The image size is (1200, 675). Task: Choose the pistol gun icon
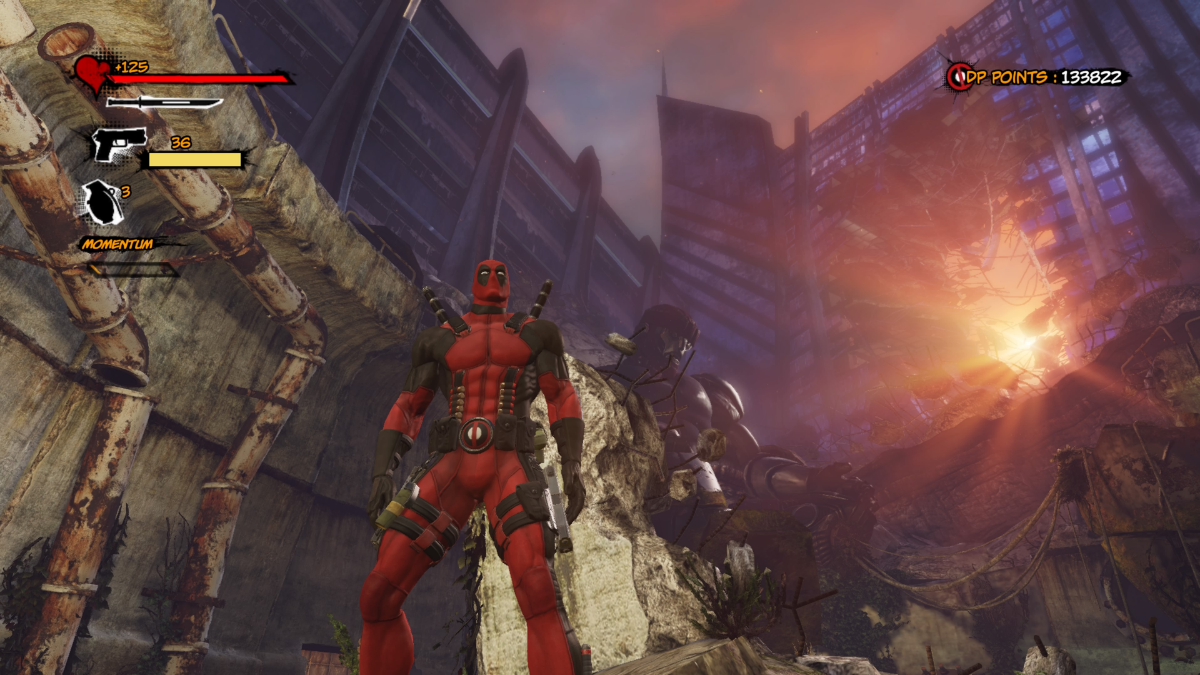119,143
